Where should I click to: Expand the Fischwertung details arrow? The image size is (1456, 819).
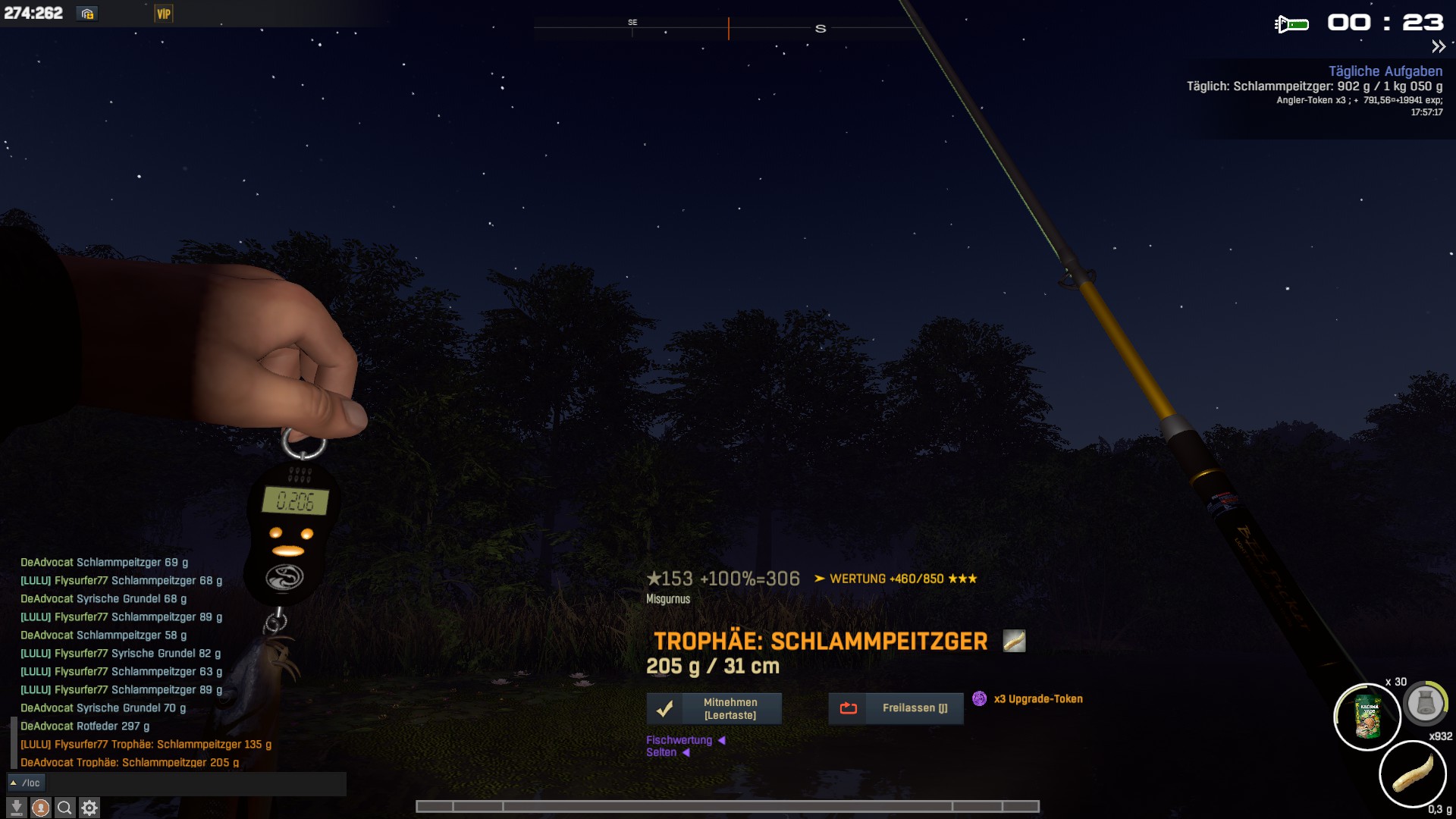pyautogui.click(x=721, y=740)
